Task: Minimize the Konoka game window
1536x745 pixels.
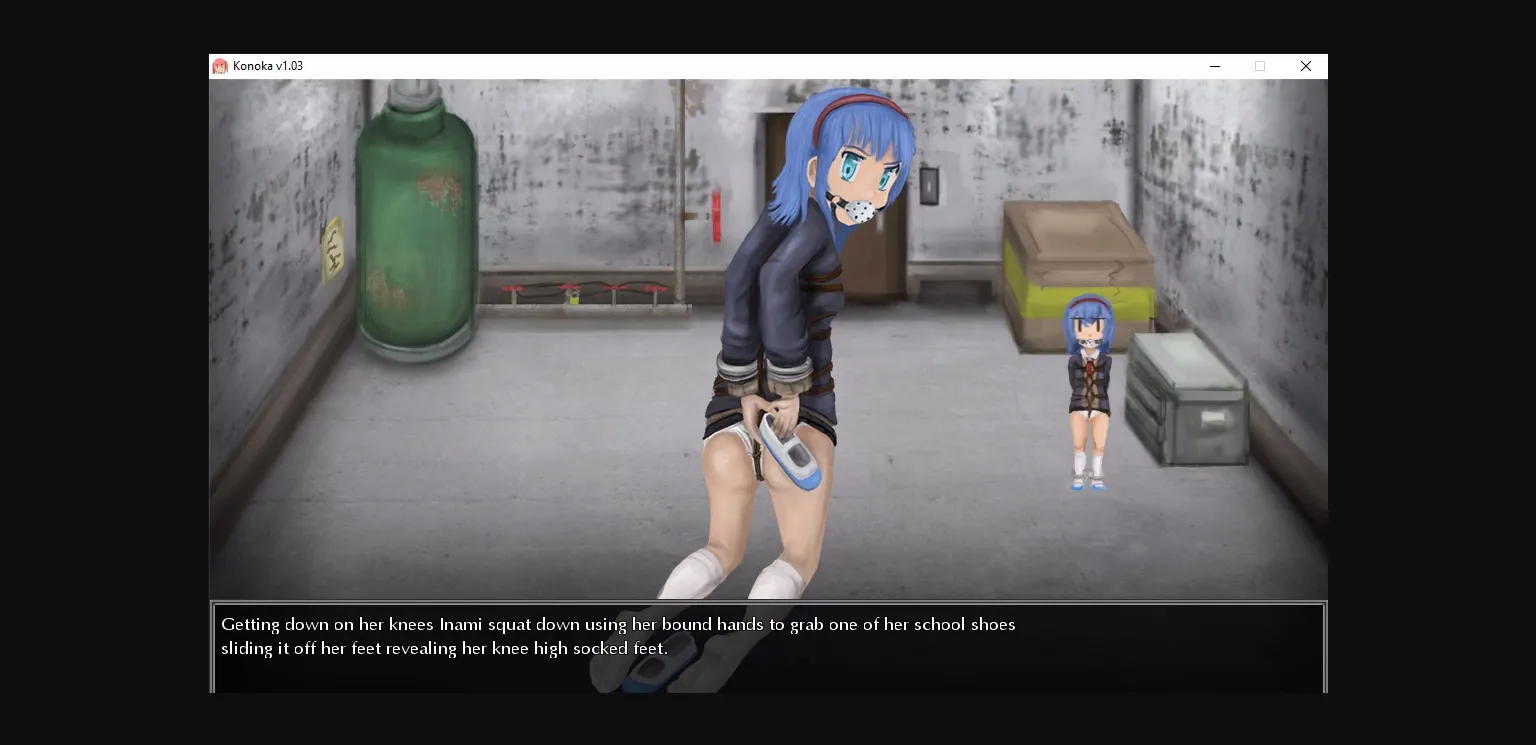Action: coord(1215,66)
